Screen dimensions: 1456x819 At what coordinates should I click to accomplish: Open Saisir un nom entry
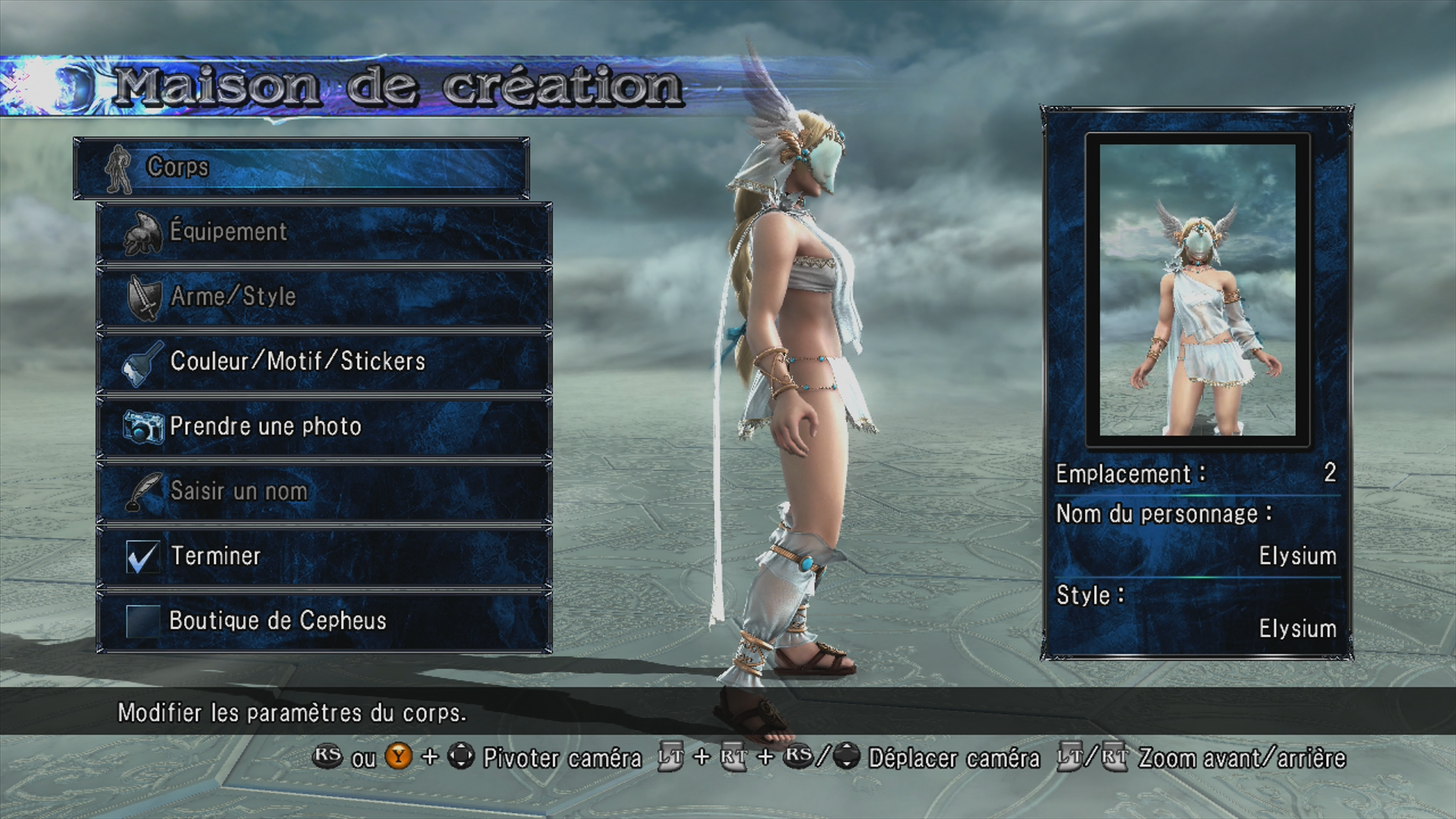(324, 491)
